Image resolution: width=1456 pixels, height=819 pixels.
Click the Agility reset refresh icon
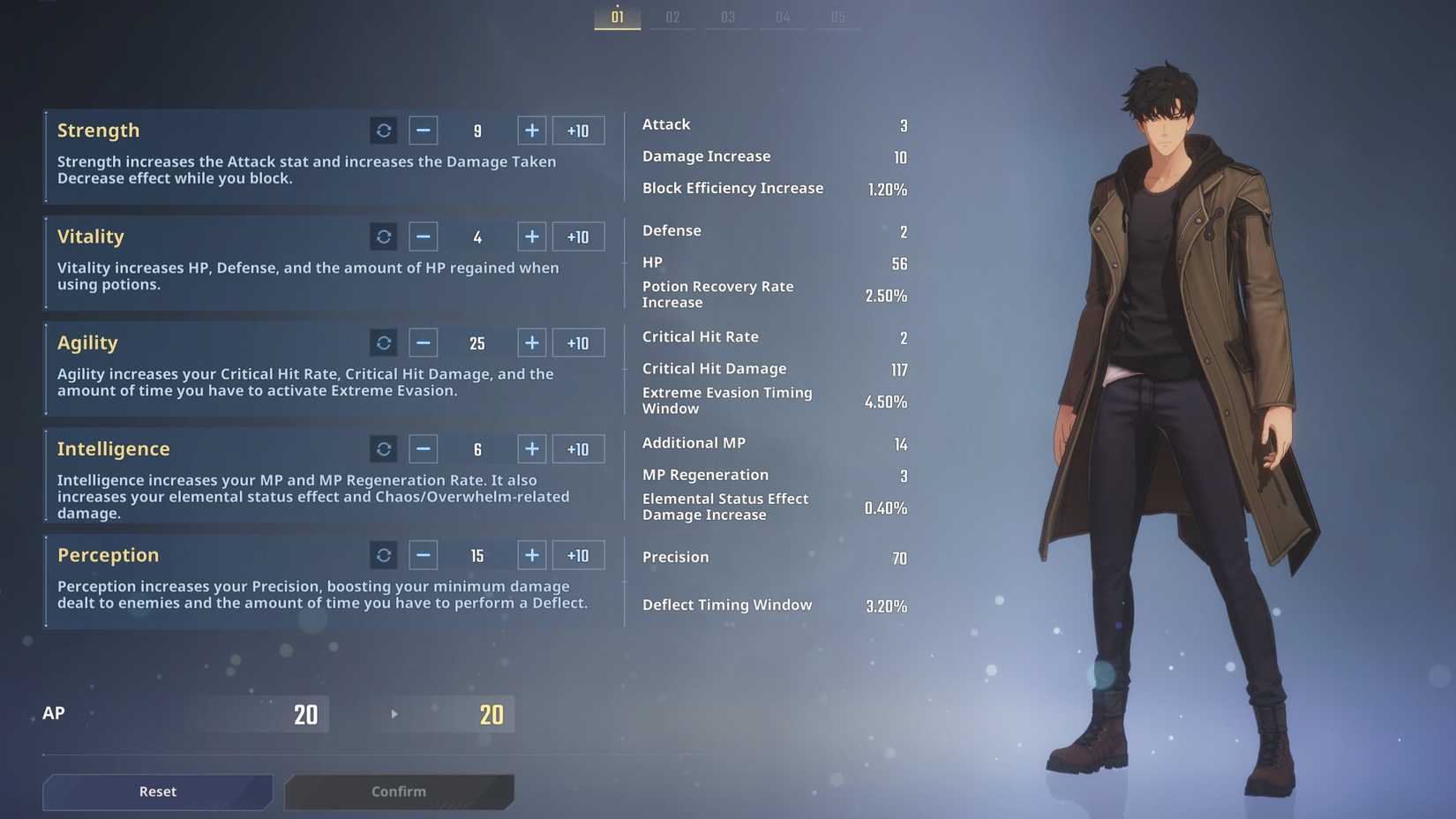[384, 342]
